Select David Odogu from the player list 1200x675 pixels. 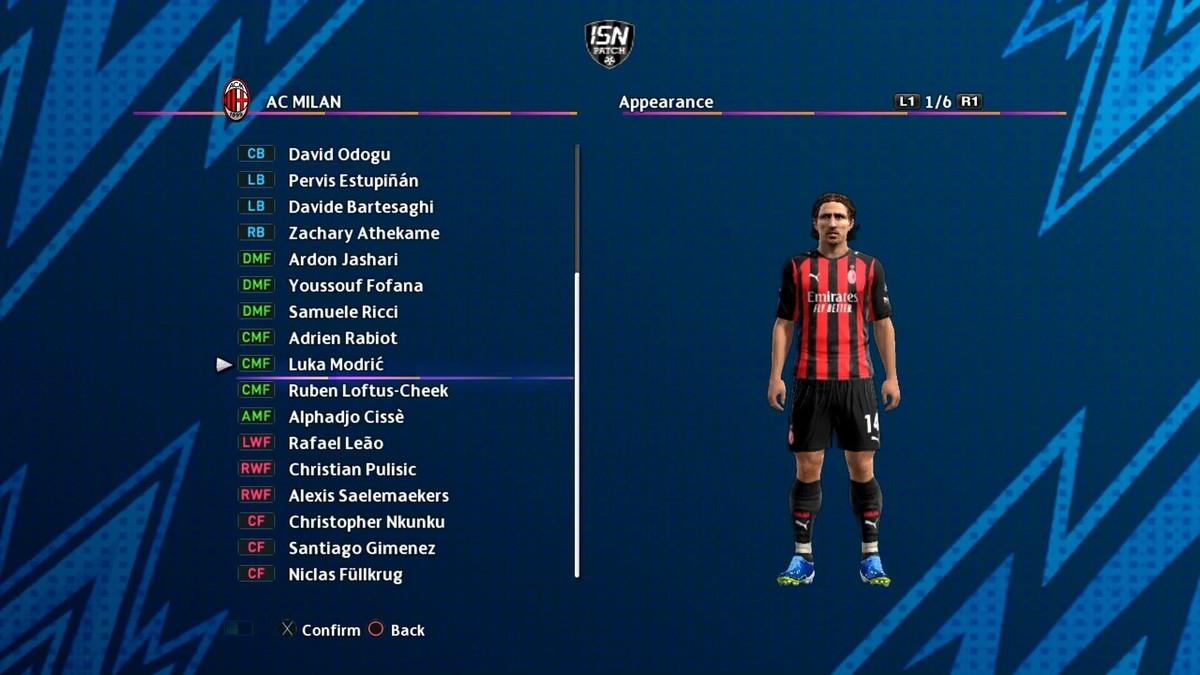click(x=339, y=154)
